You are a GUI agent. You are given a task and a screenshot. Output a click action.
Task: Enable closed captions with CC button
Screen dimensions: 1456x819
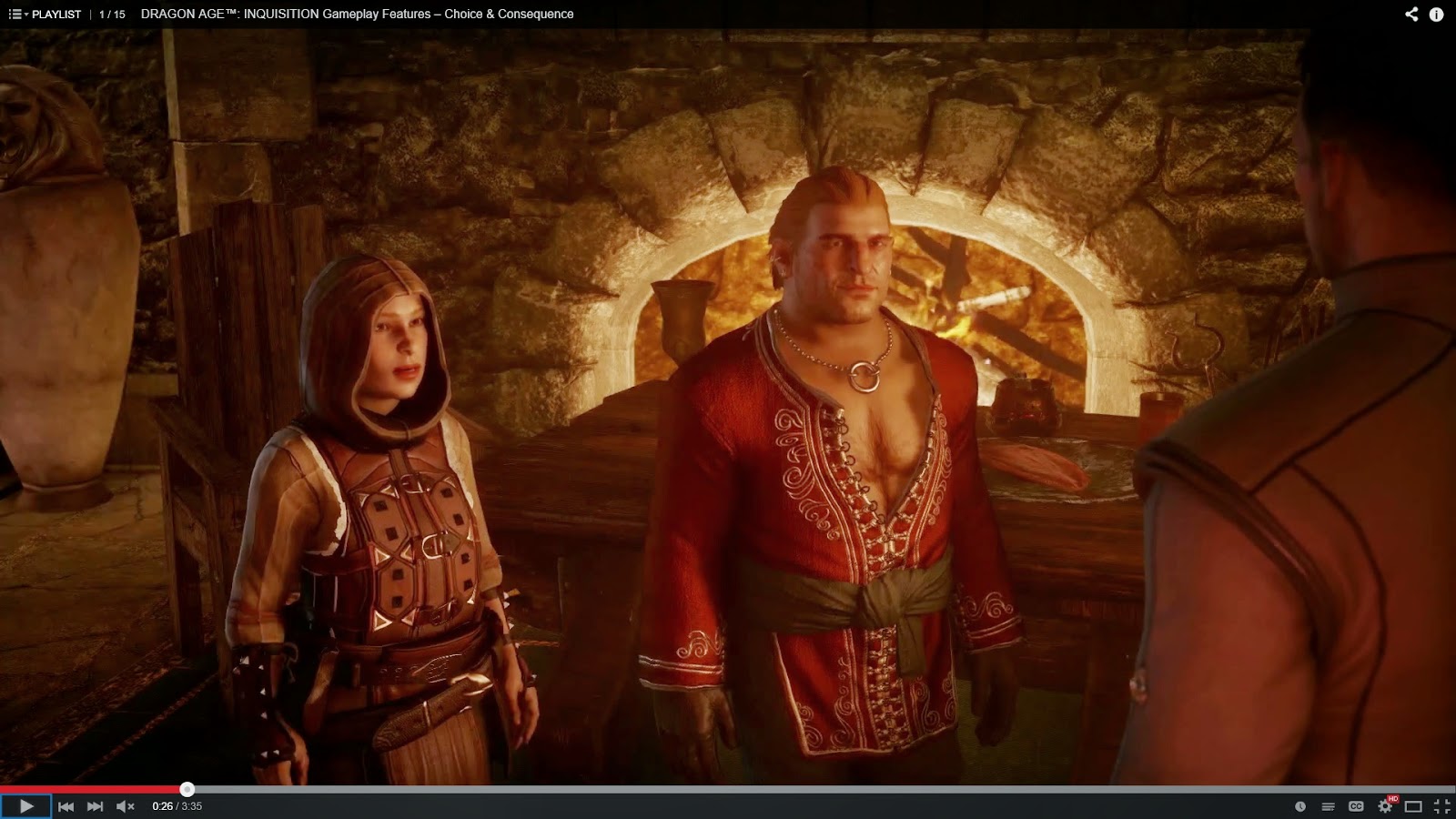point(1356,806)
